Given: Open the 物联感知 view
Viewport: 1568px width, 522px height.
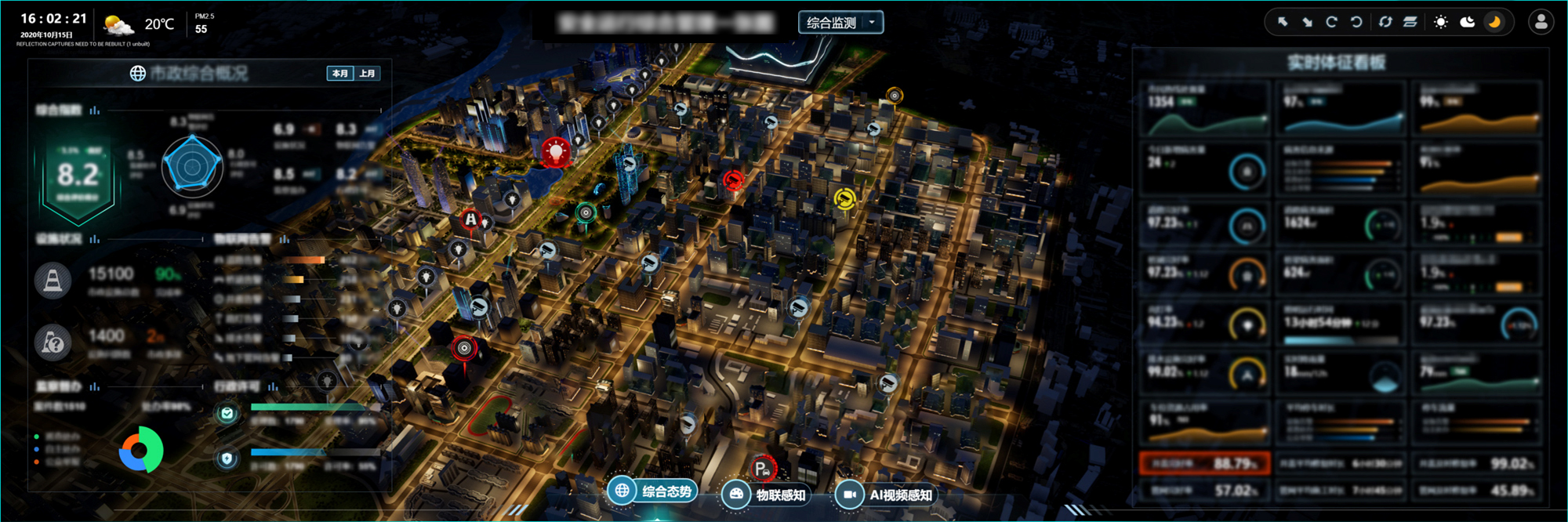Looking at the screenshot, I should tap(765, 495).
